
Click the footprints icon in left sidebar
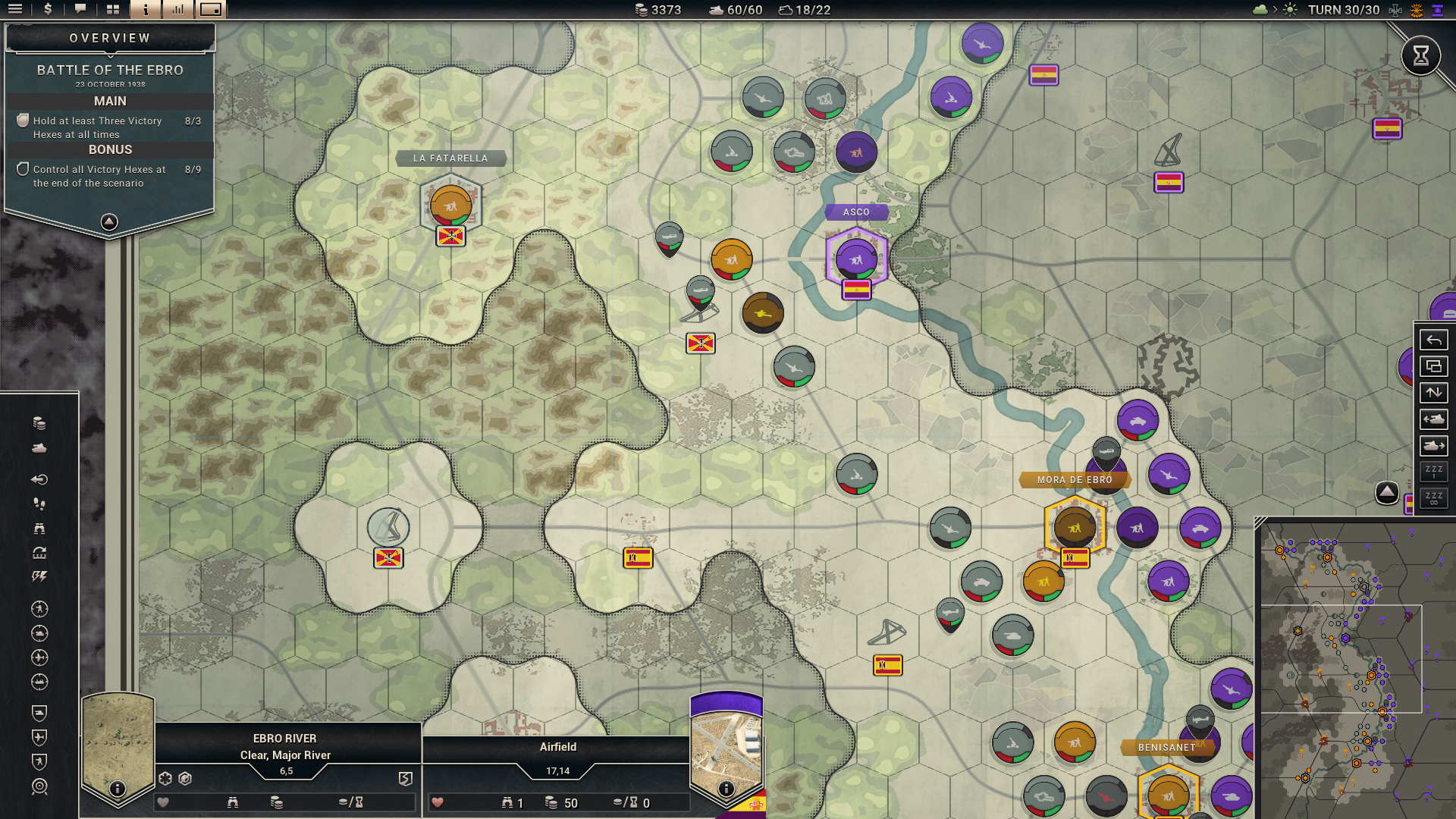(x=39, y=504)
